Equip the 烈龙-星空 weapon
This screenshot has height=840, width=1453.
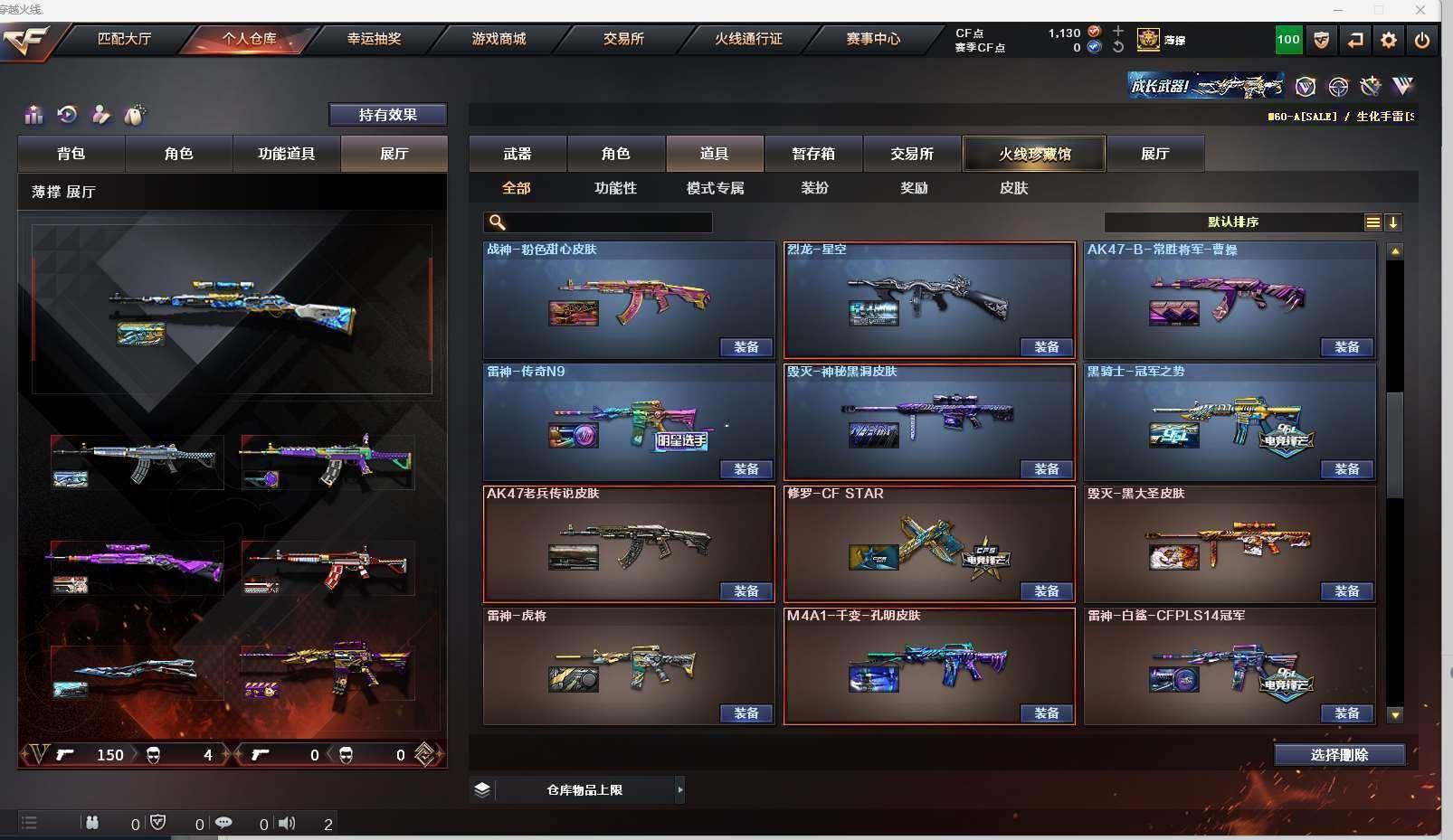1047,347
